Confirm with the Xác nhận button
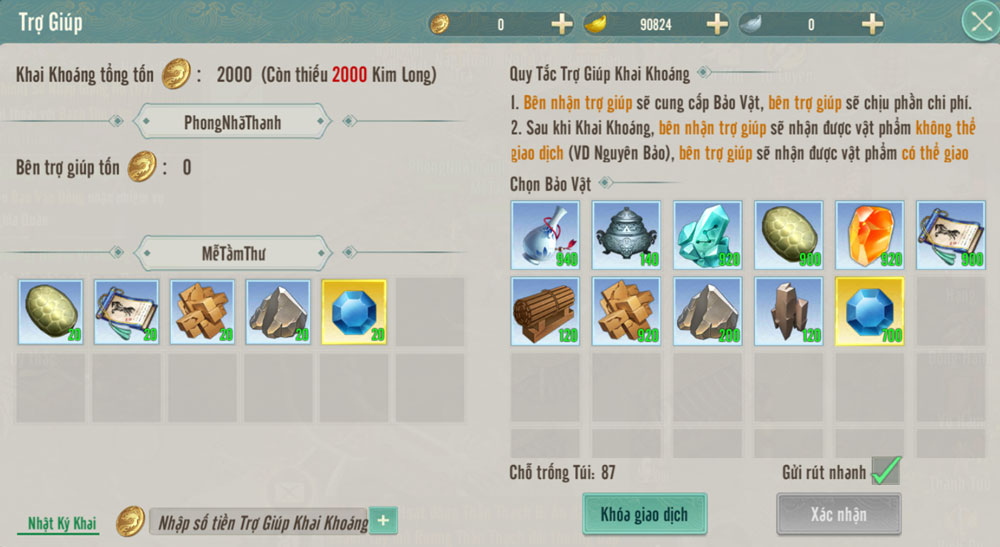The image size is (1000, 547). [839, 515]
